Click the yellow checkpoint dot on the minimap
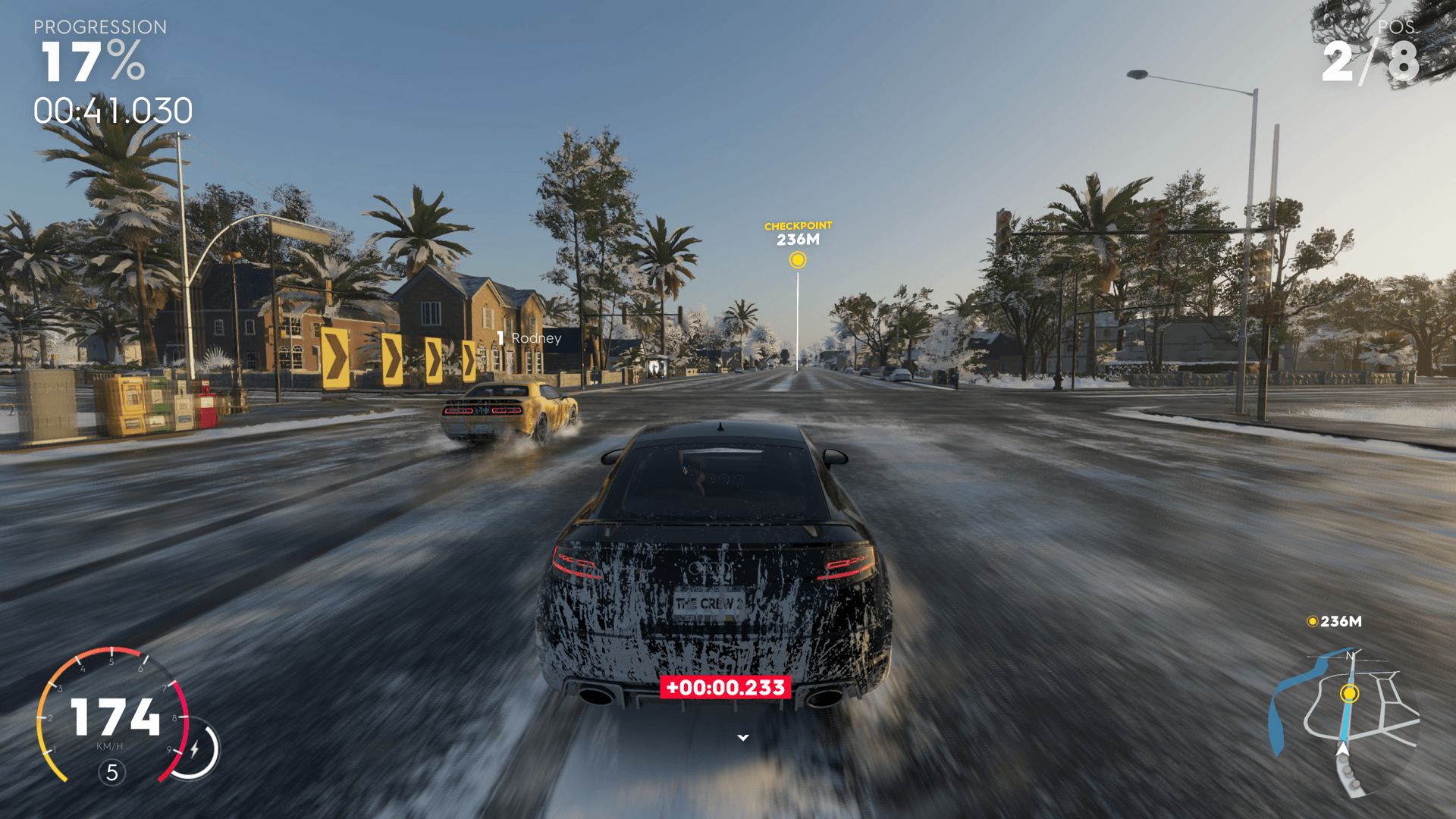Image resolution: width=1456 pixels, height=819 pixels. [1349, 693]
